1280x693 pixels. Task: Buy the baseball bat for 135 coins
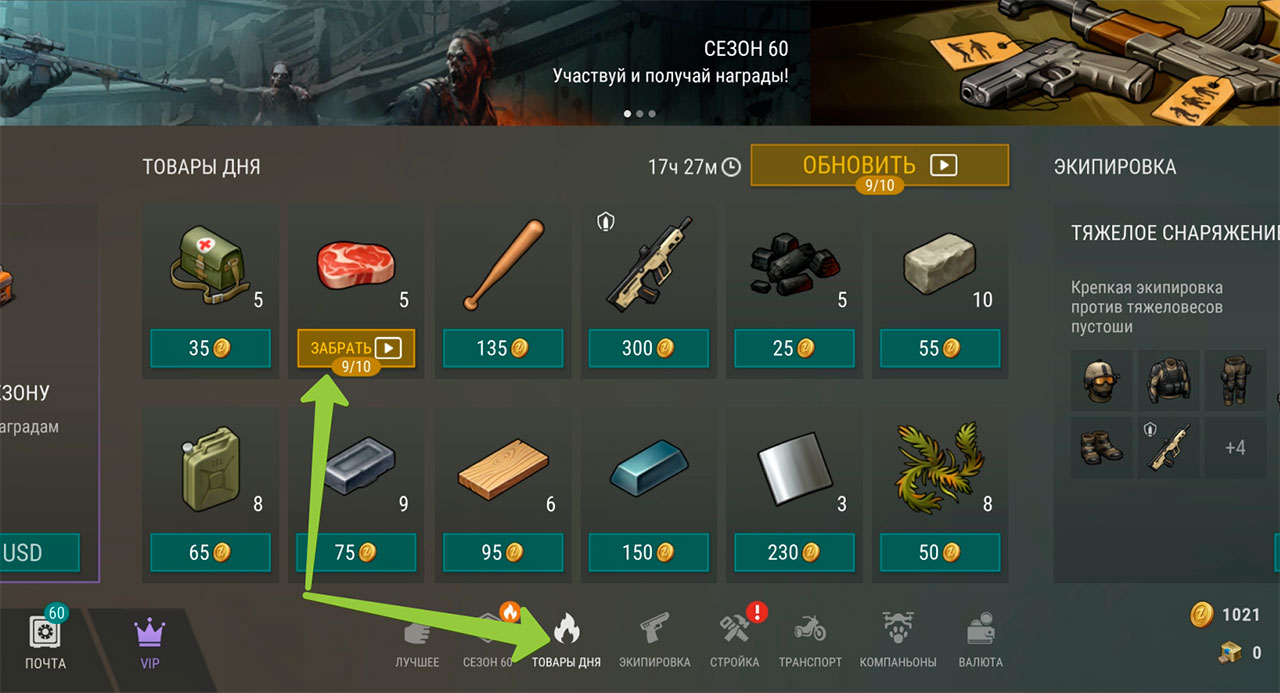502,348
